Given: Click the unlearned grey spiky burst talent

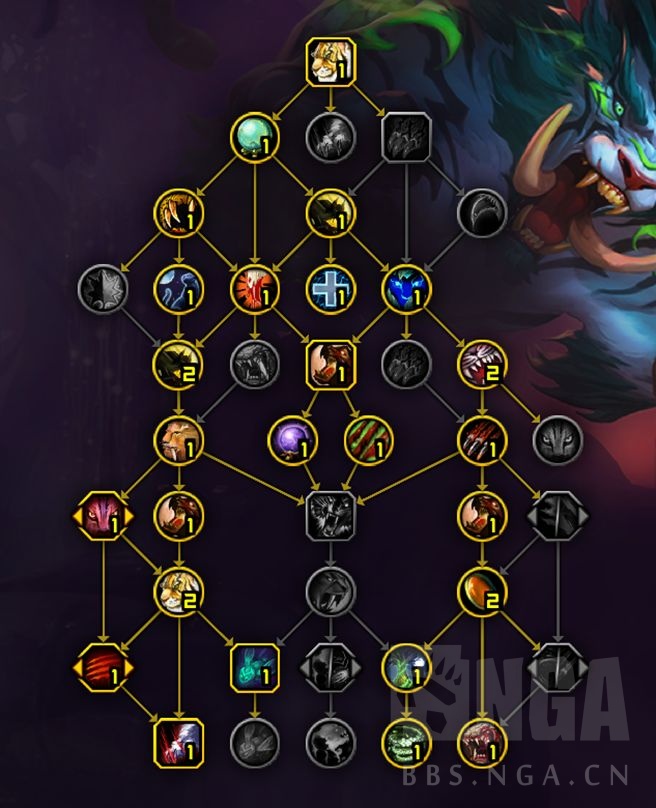Looking at the screenshot, I should 104,289.
